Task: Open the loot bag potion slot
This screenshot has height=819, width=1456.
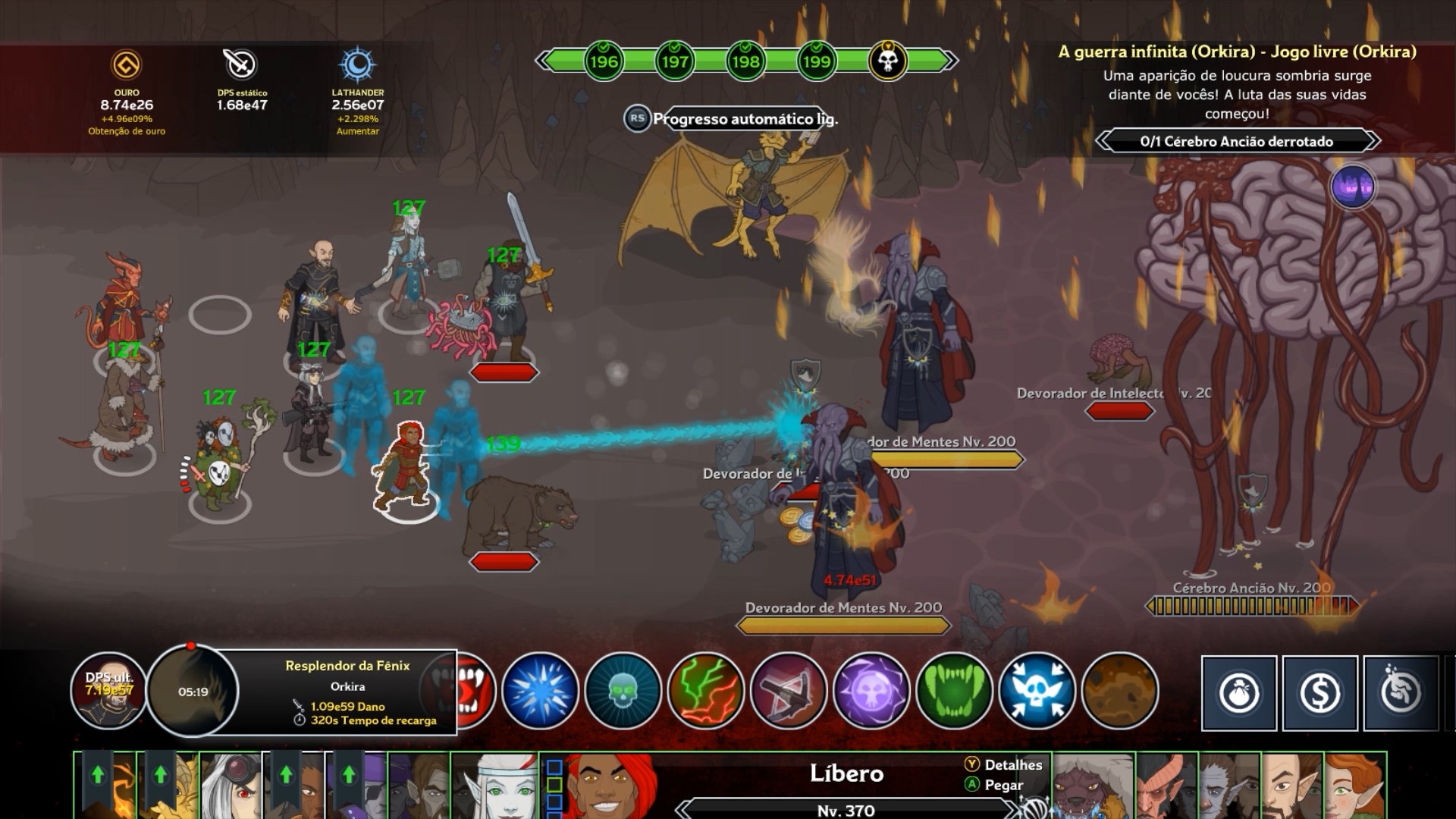Action: click(x=1239, y=693)
